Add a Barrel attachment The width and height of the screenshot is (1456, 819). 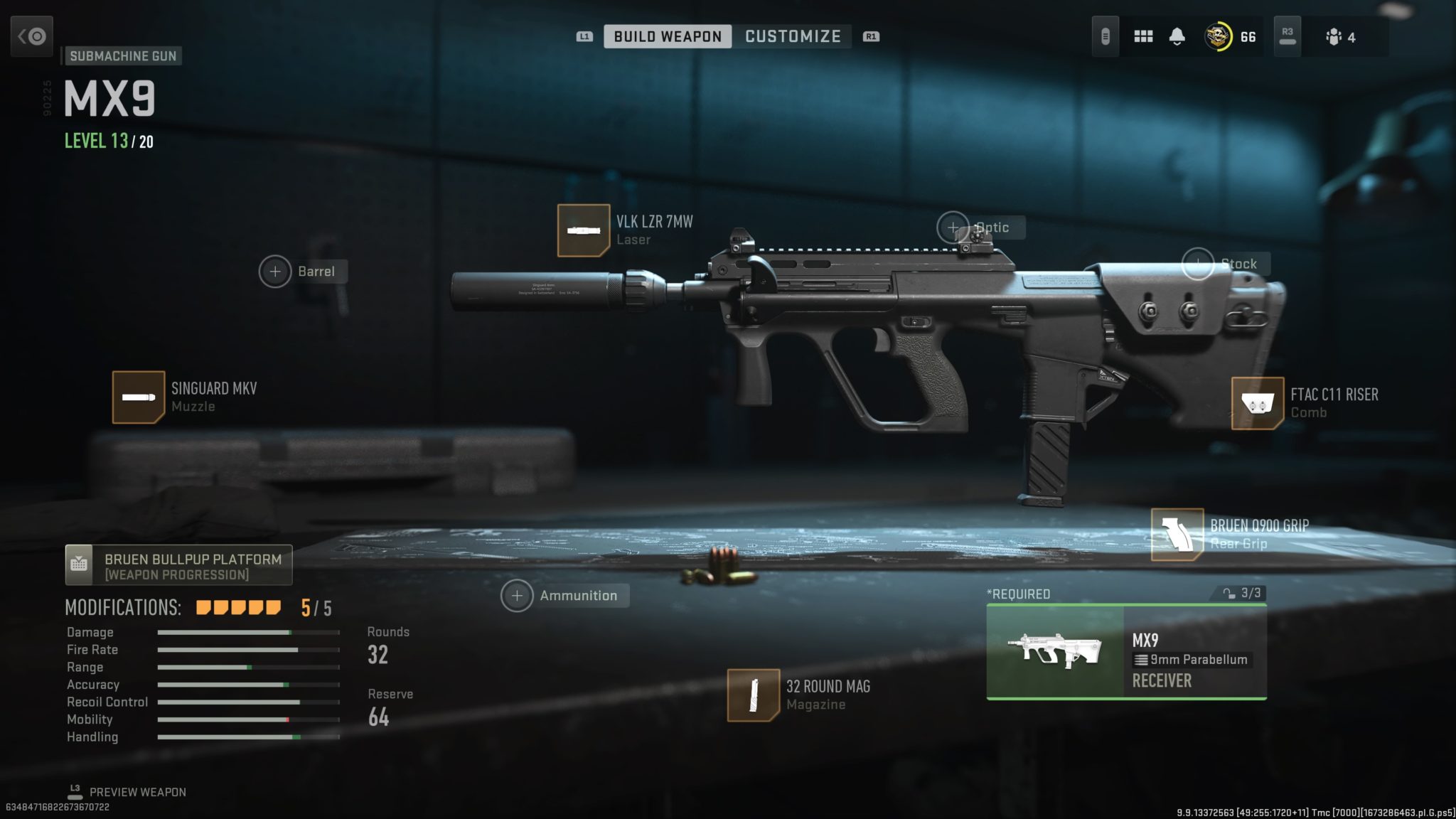[275, 272]
